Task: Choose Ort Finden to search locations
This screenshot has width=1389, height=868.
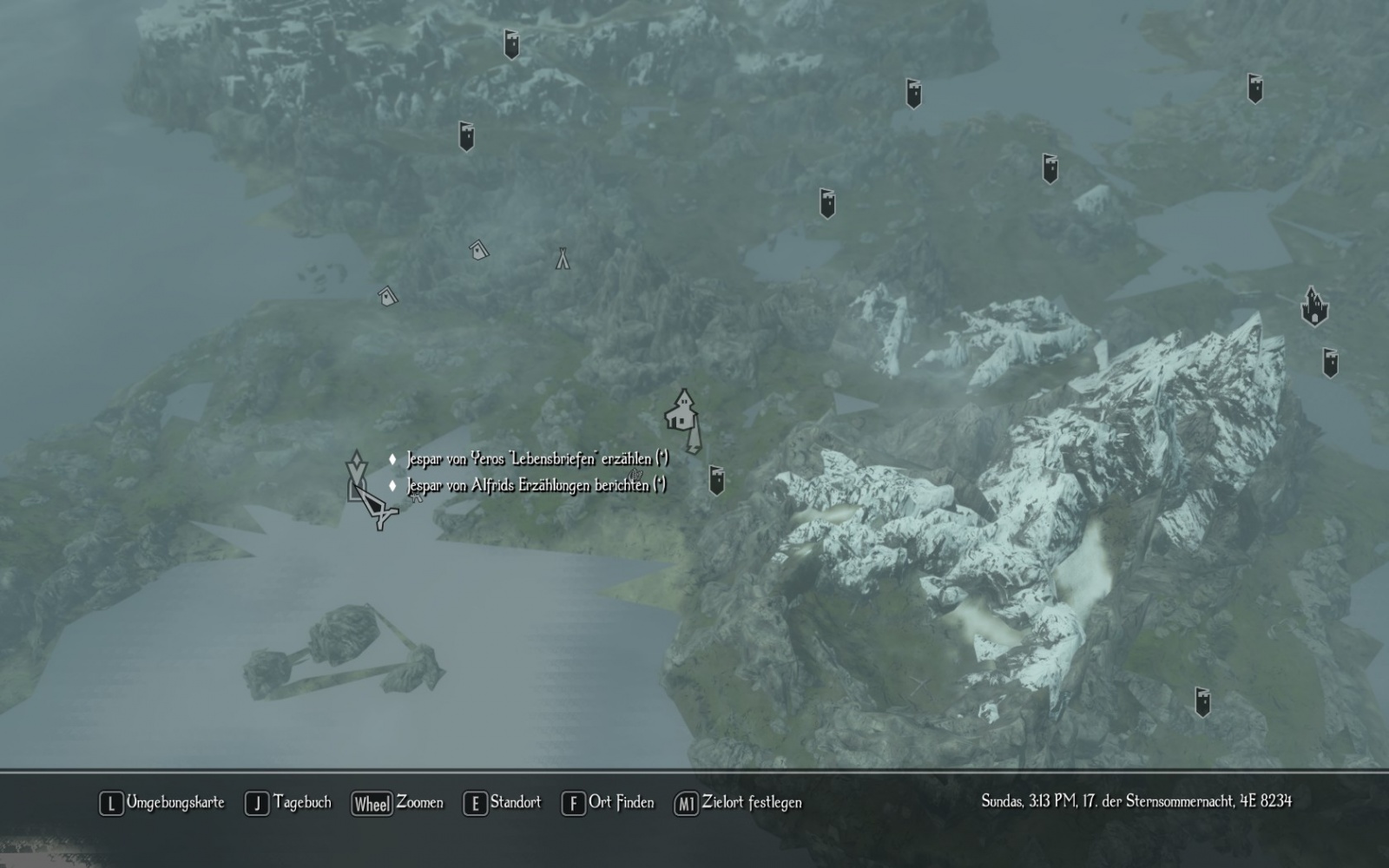Action: tap(608, 803)
